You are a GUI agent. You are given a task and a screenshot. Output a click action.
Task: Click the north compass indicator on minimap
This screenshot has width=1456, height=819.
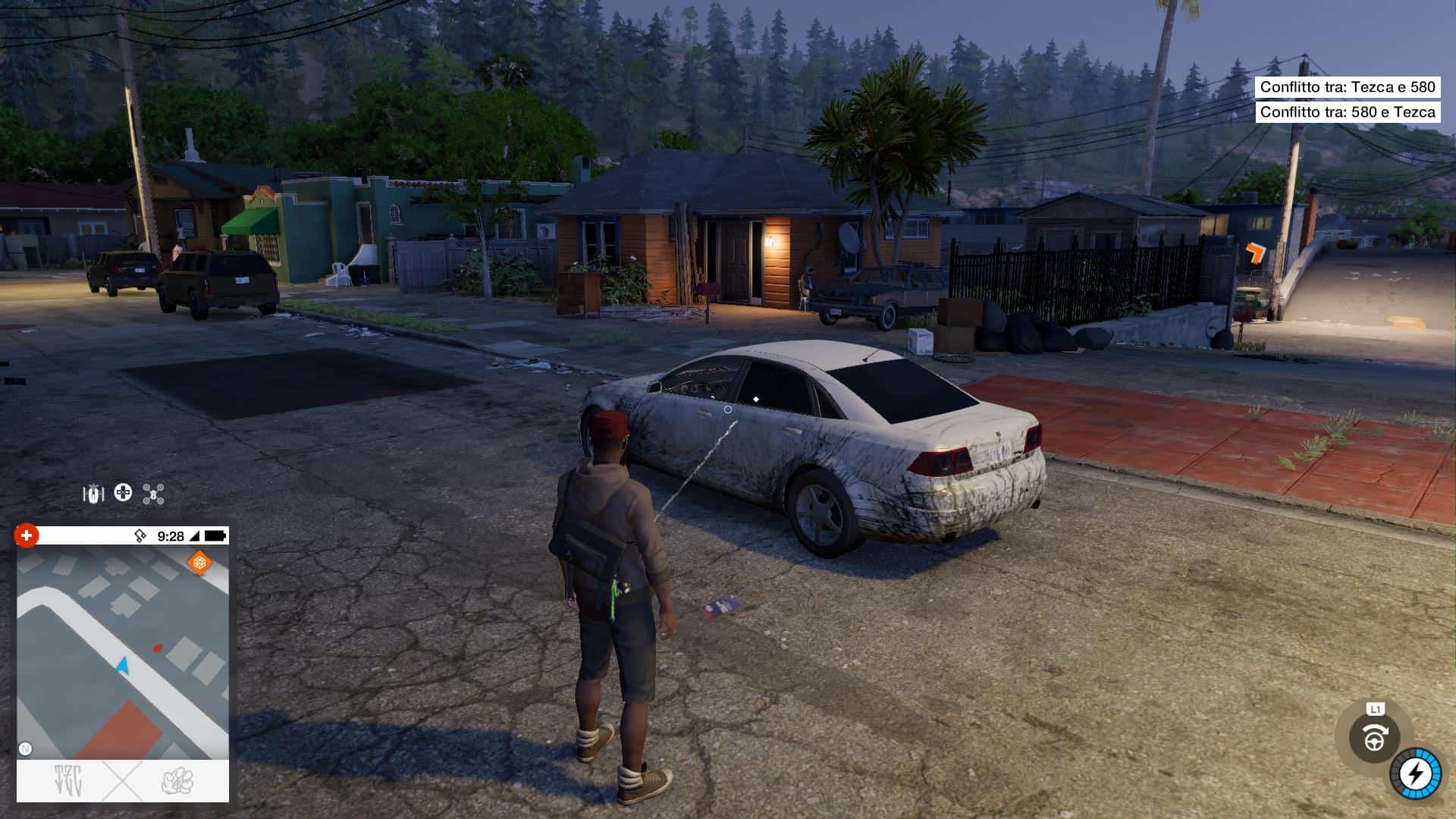(25, 748)
